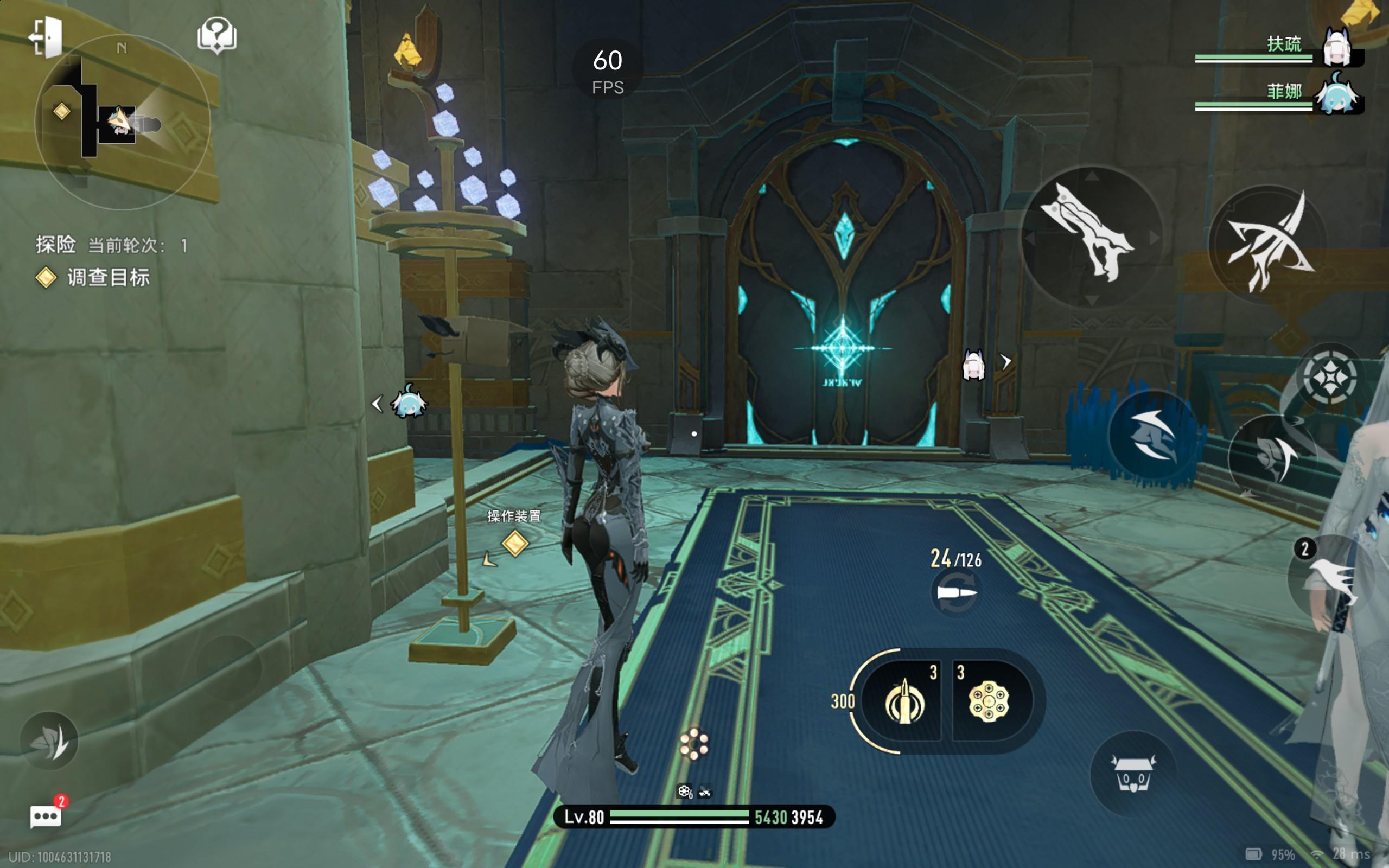The image size is (1389, 868).
Task: Reload with the bullet icon
Action: point(955,592)
